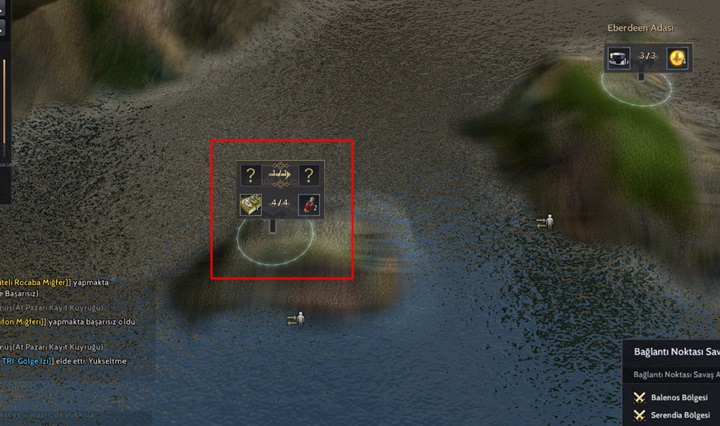
Task: Open the TRI: Gölge İzi item link in chat
Action: tap(25, 361)
